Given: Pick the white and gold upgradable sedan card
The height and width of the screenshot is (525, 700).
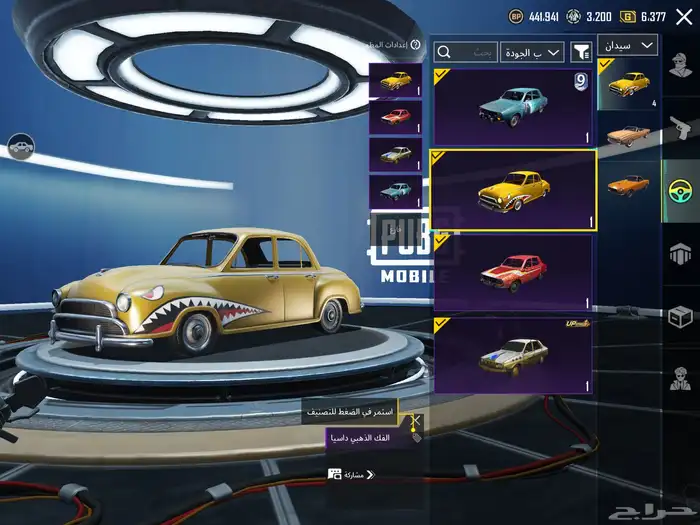Looking at the screenshot, I should click(513, 355).
